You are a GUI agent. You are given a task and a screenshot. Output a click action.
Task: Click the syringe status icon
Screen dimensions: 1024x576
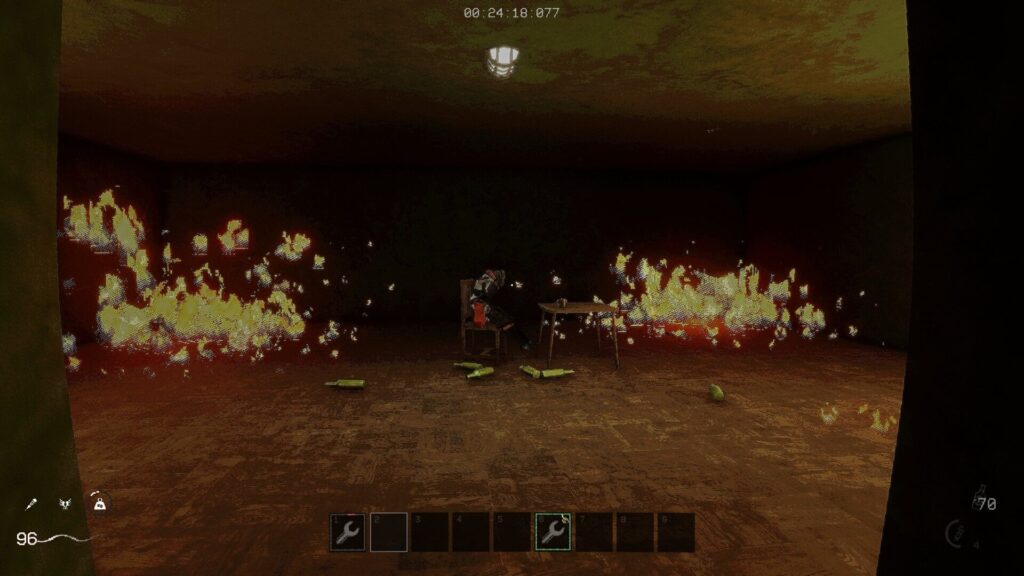[x=33, y=504]
